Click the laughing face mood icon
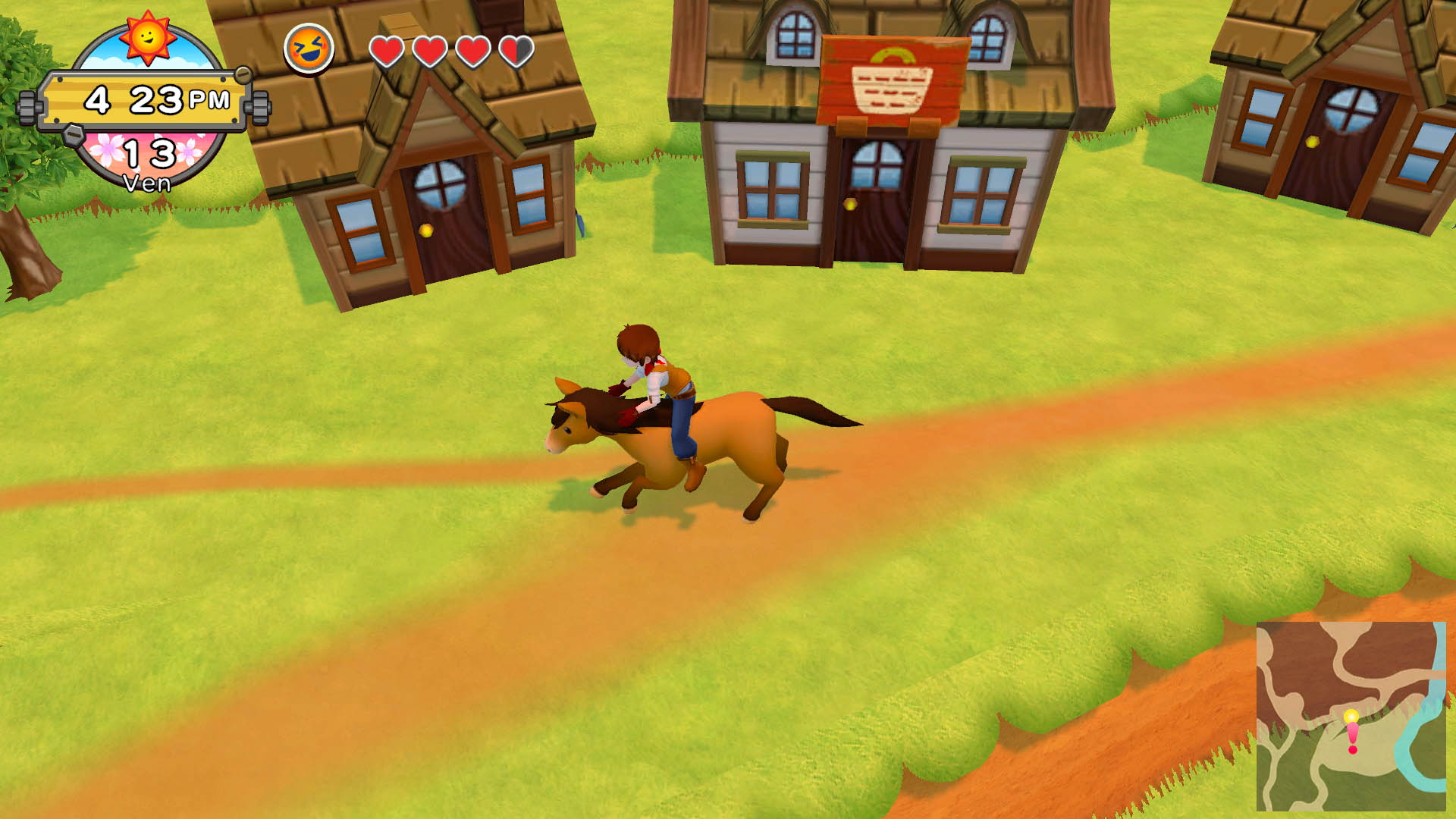1456x819 pixels. coord(309,49)
